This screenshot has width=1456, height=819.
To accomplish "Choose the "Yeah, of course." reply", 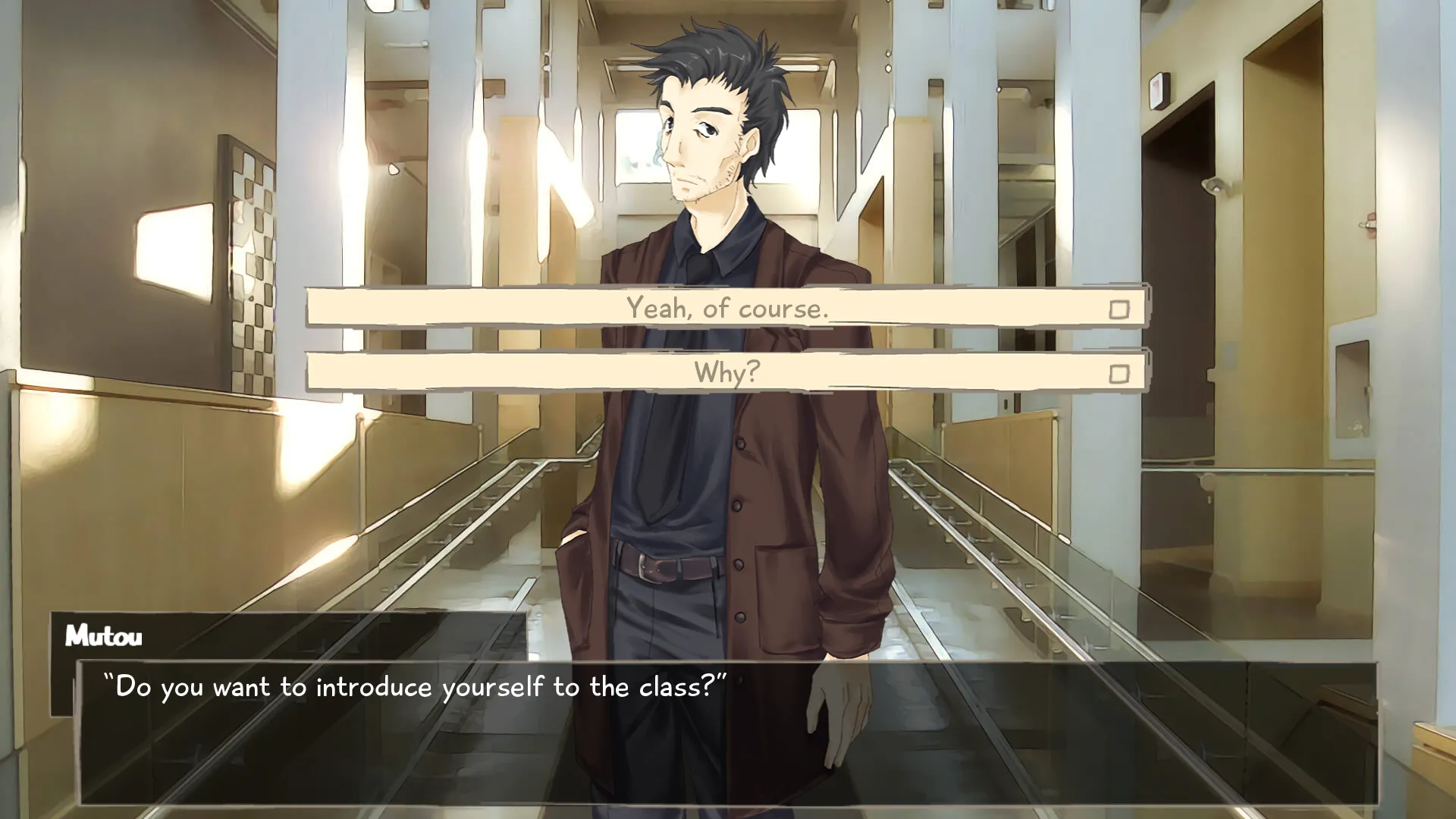I will 726,308.
